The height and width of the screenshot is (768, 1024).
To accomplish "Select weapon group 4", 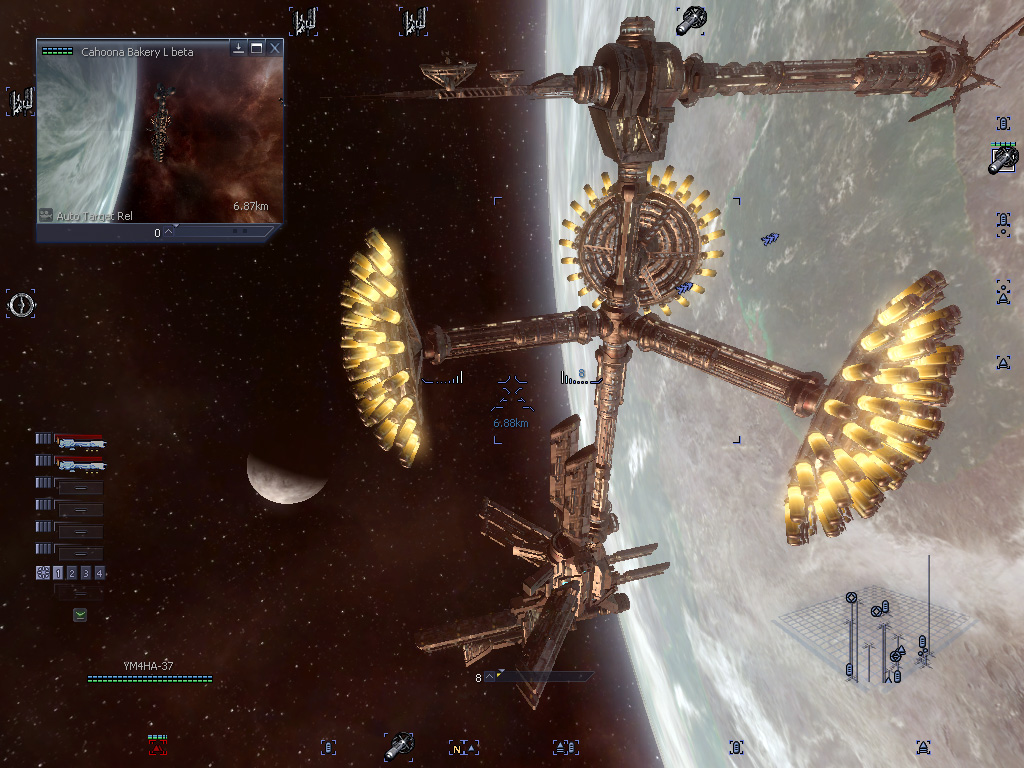I will (100, 573).
